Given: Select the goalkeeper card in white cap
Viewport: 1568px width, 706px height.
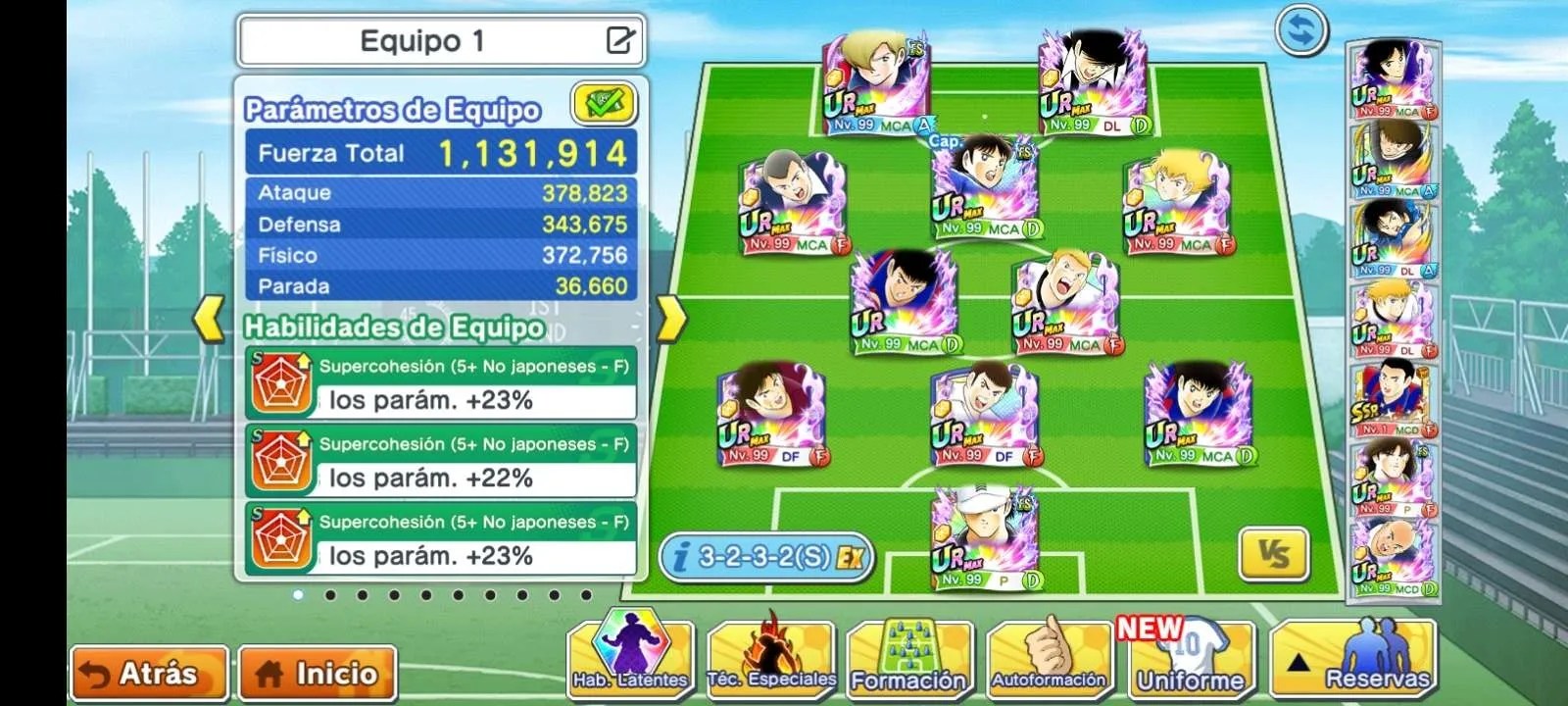Looking at the screenshot, I should tap(984, 539).
